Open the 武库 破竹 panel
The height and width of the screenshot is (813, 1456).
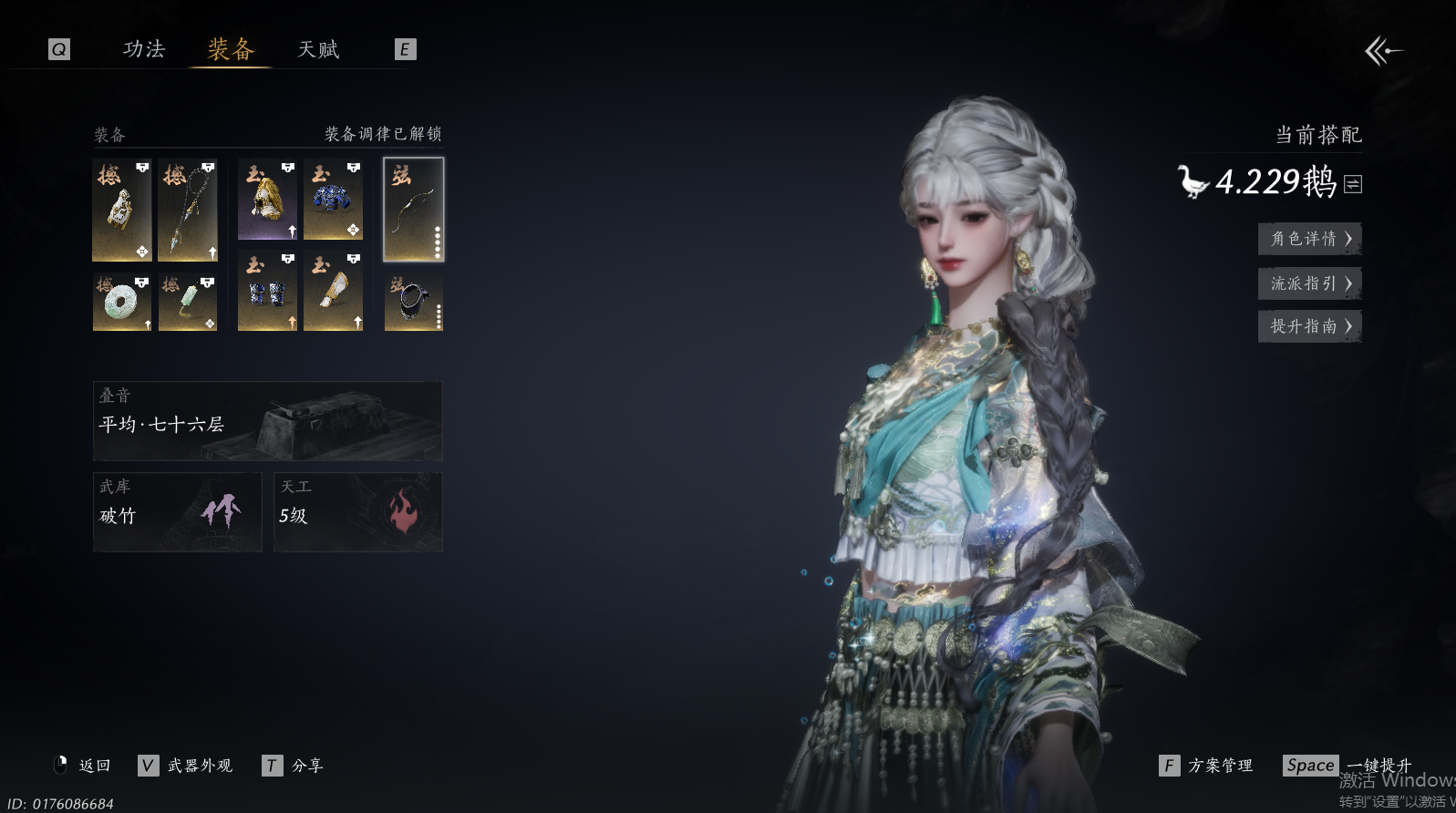177,511
